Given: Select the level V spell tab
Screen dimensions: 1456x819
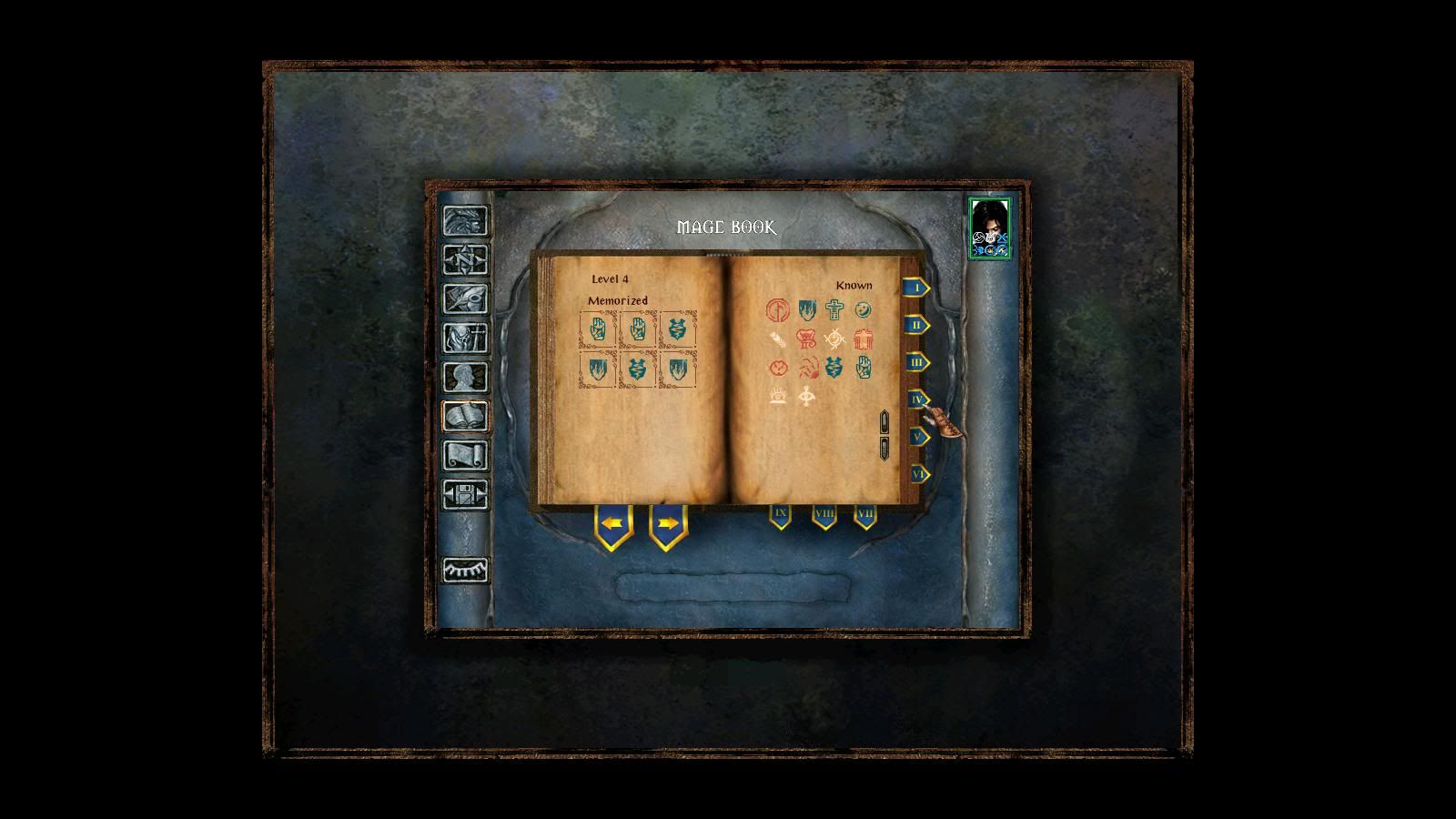Looking at the screenshot, I should [x=917, y=437].
